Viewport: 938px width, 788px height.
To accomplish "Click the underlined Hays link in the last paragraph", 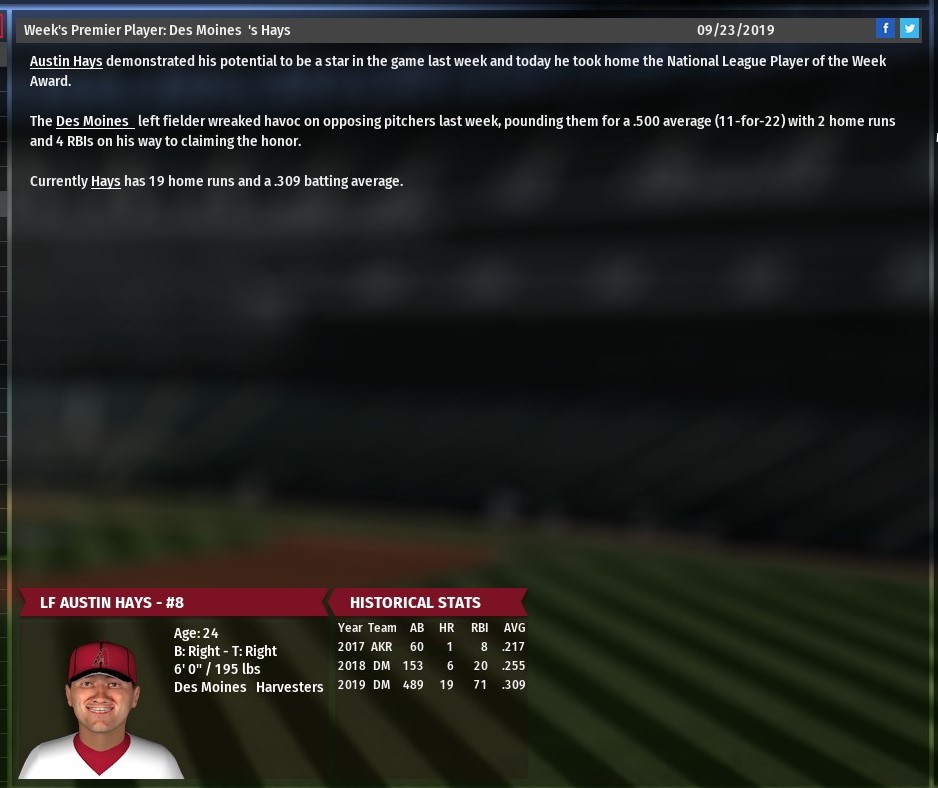I will coord(105,182).
